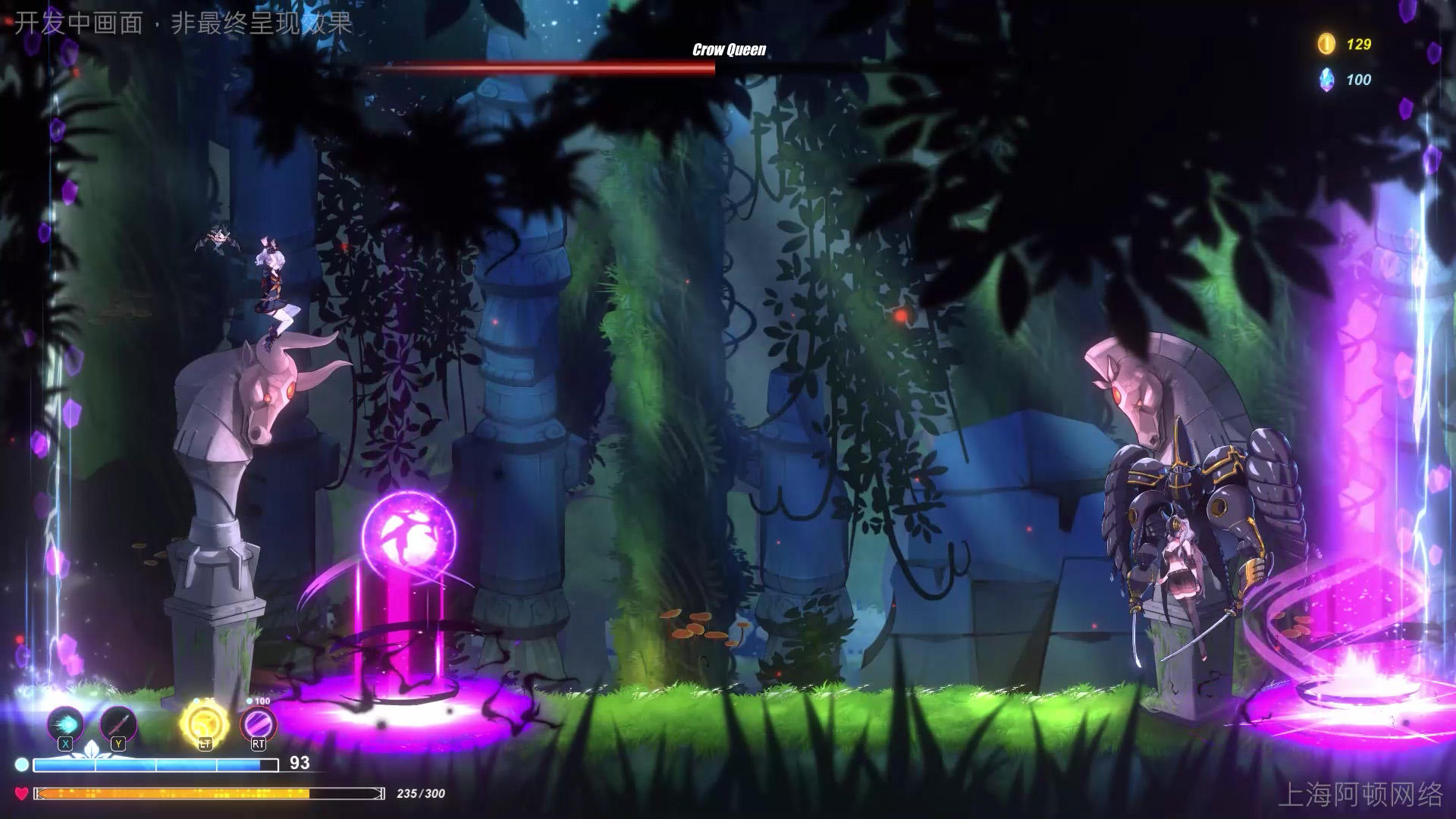Viewport: 1456px width, 819px height.
Task: Use the purple striped orb skill
Action: 259,723
